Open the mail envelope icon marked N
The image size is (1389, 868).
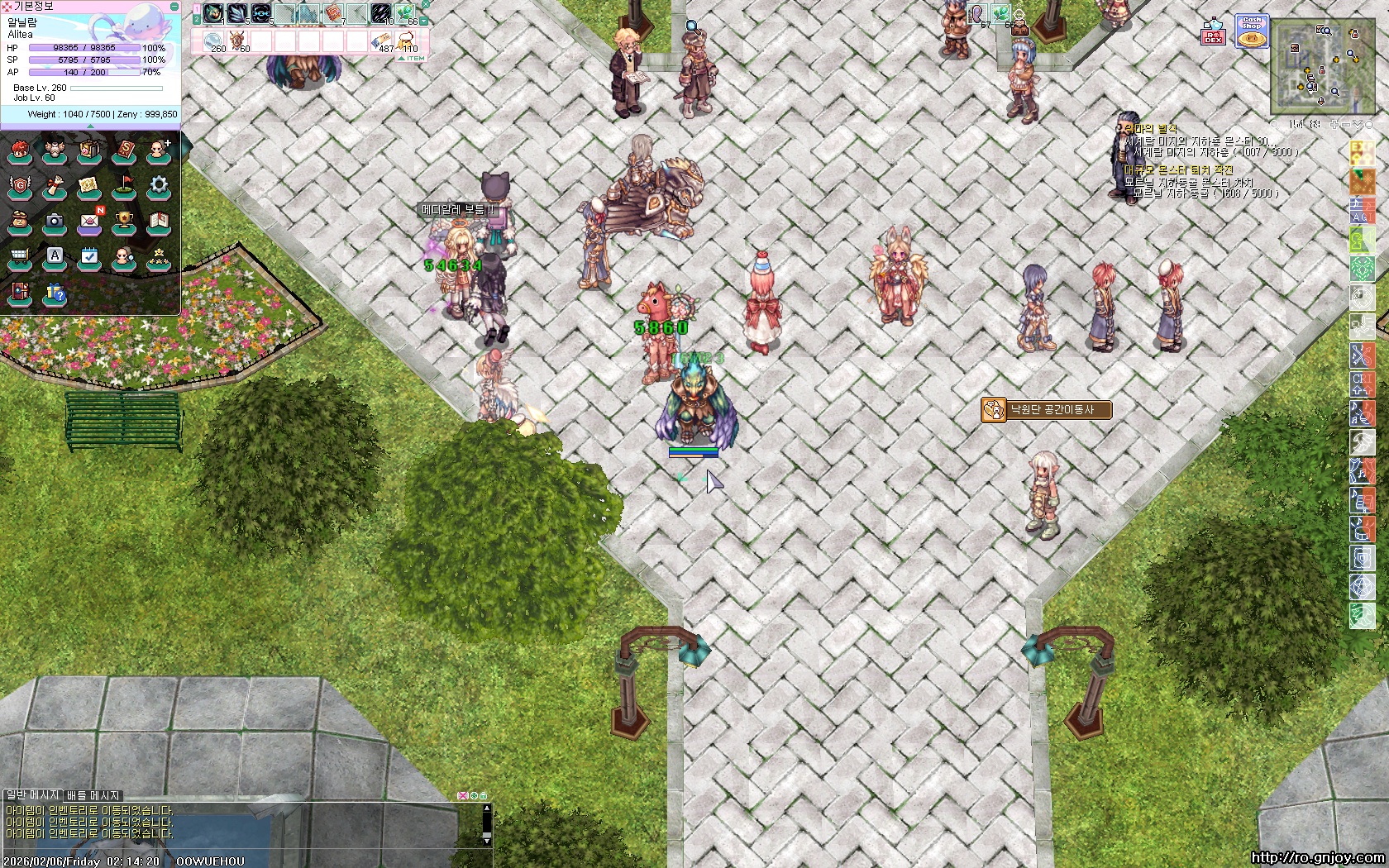(89, 222)
